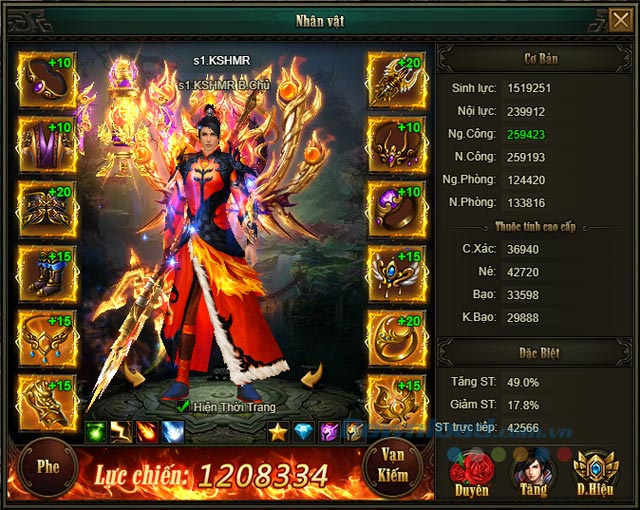This screenshot has height=510, width=640.
Task: Open the Phe faction button
Action: (x=48, y=466)
